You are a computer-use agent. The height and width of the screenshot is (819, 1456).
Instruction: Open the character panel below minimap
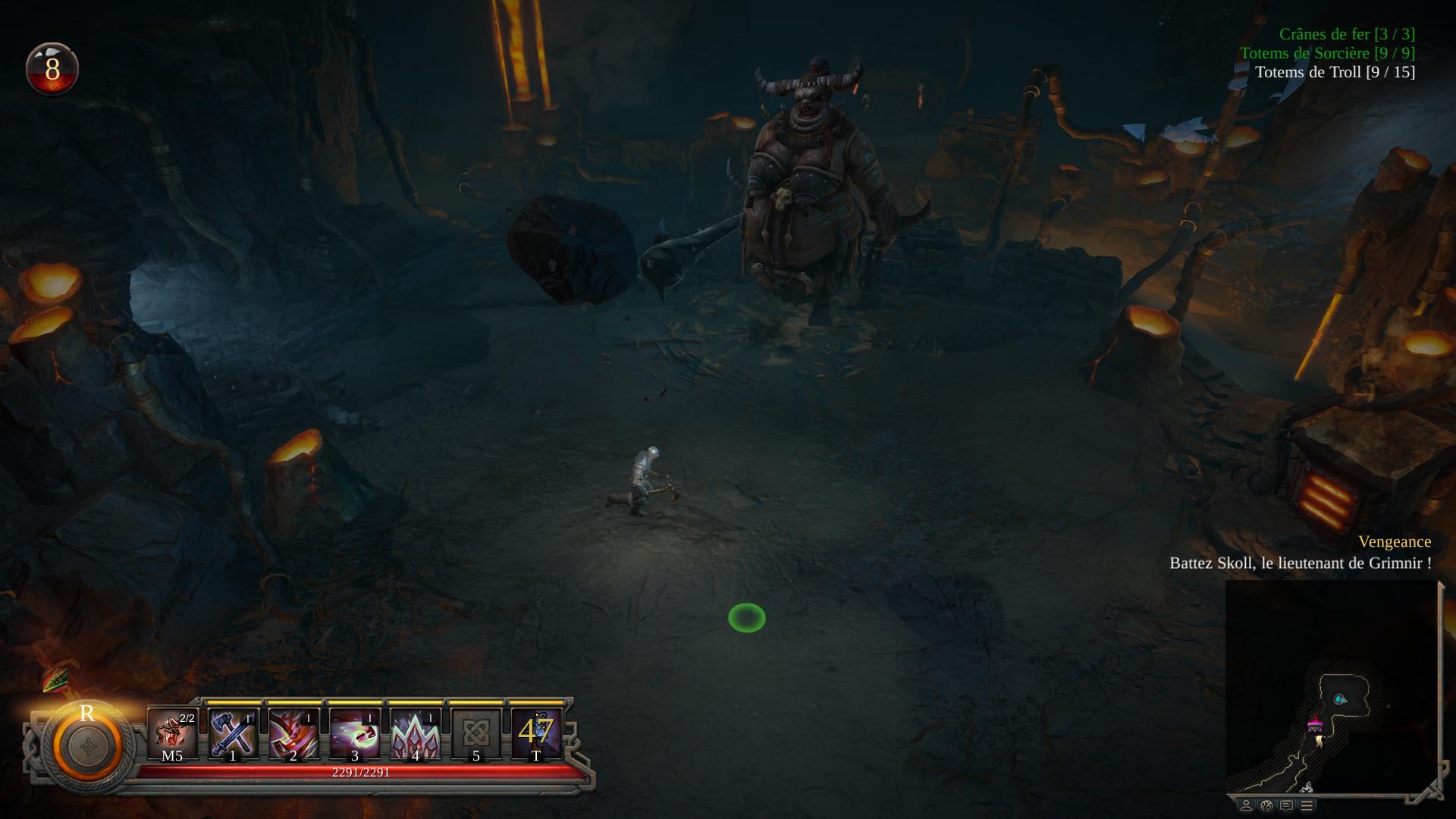coord(1246,805)
